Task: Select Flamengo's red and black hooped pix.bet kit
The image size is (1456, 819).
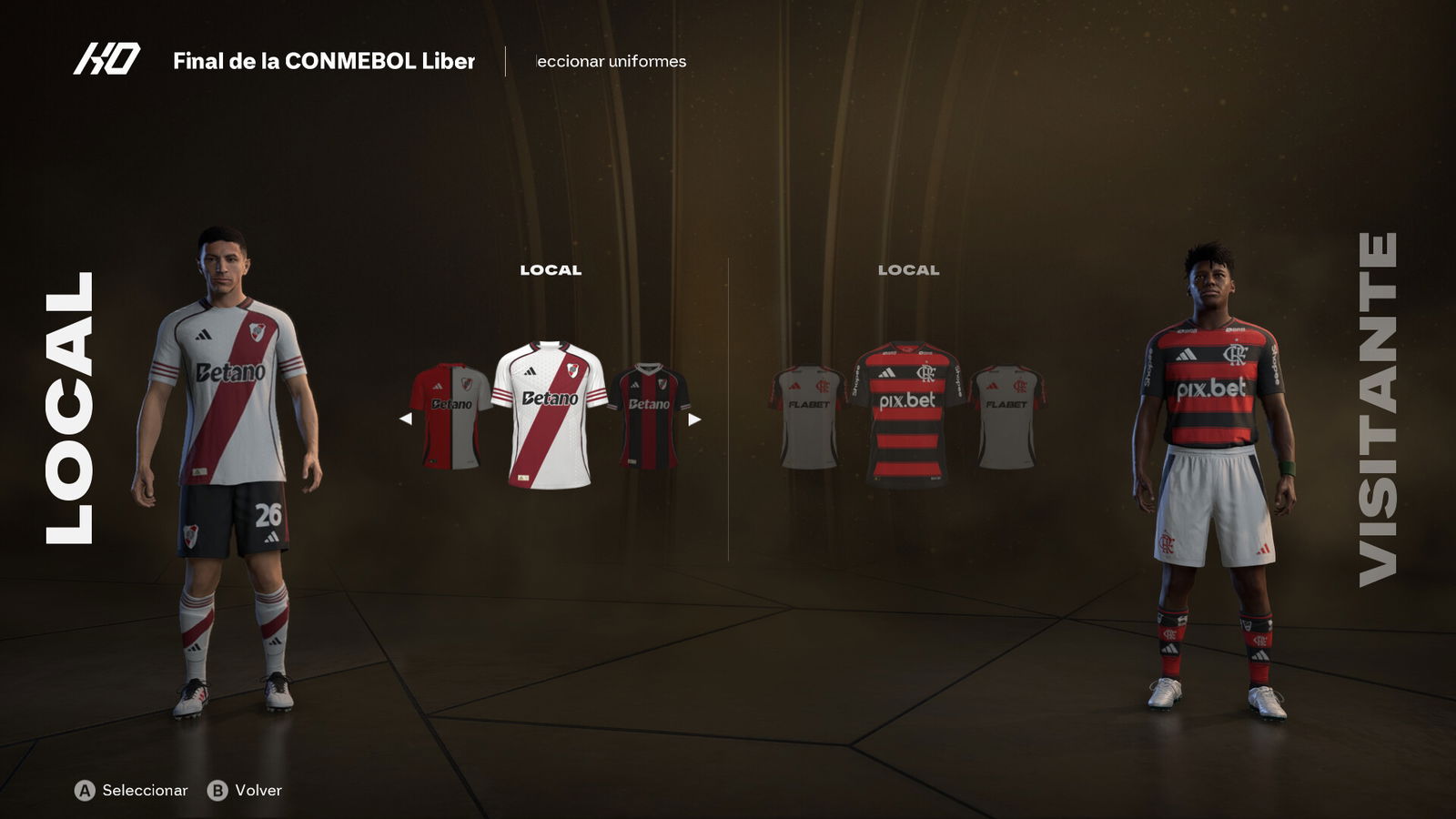Action: pyautogui.click(x=907, y=412)
